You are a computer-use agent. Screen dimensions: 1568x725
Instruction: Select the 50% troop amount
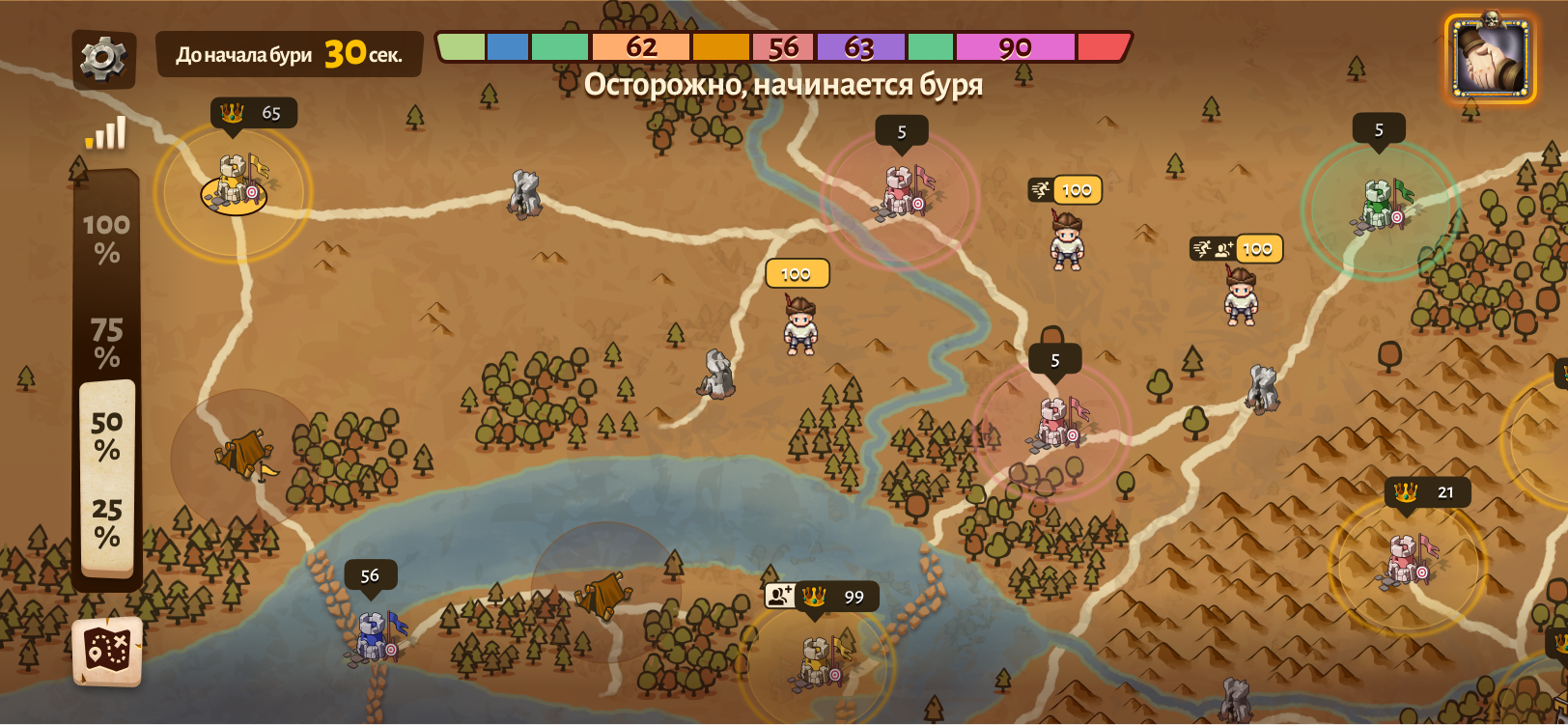[106, 435]
